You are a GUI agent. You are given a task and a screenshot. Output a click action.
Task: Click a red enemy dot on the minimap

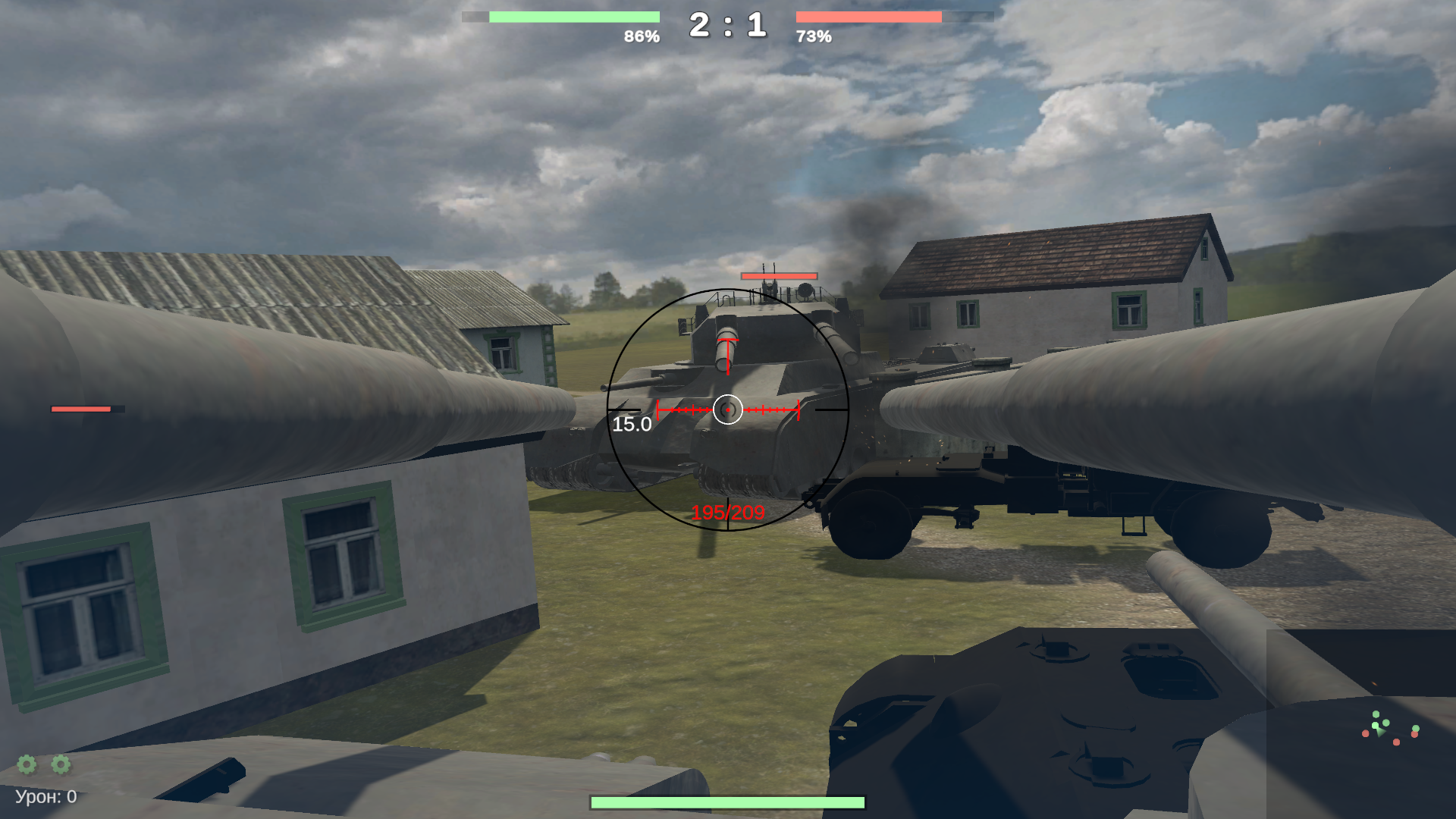click(x=1366, y=733)
